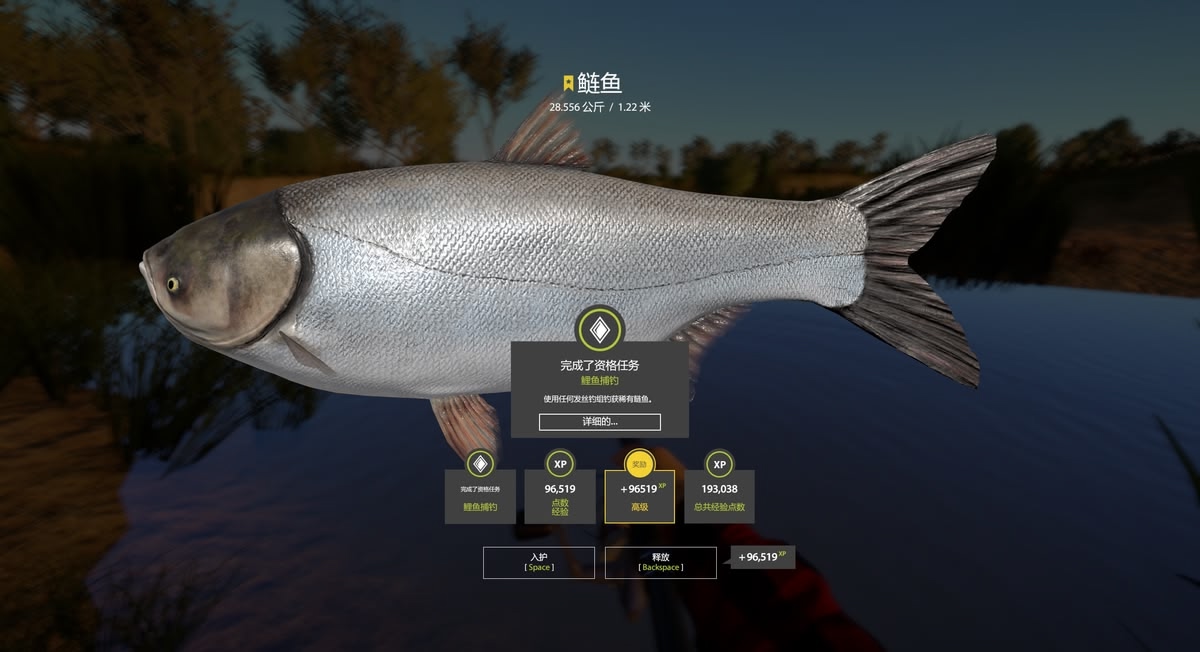
Task: Open the 详细的 details button
Action: click(x=599, y=422)
